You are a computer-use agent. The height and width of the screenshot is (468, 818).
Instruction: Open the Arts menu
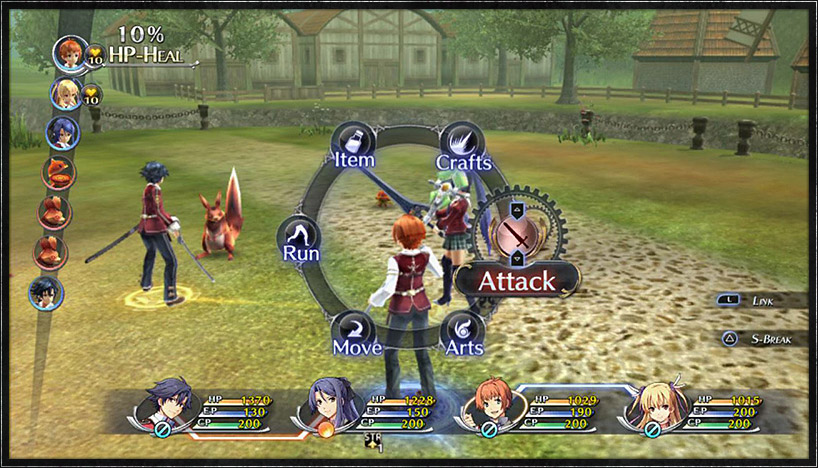click(464, 335)
